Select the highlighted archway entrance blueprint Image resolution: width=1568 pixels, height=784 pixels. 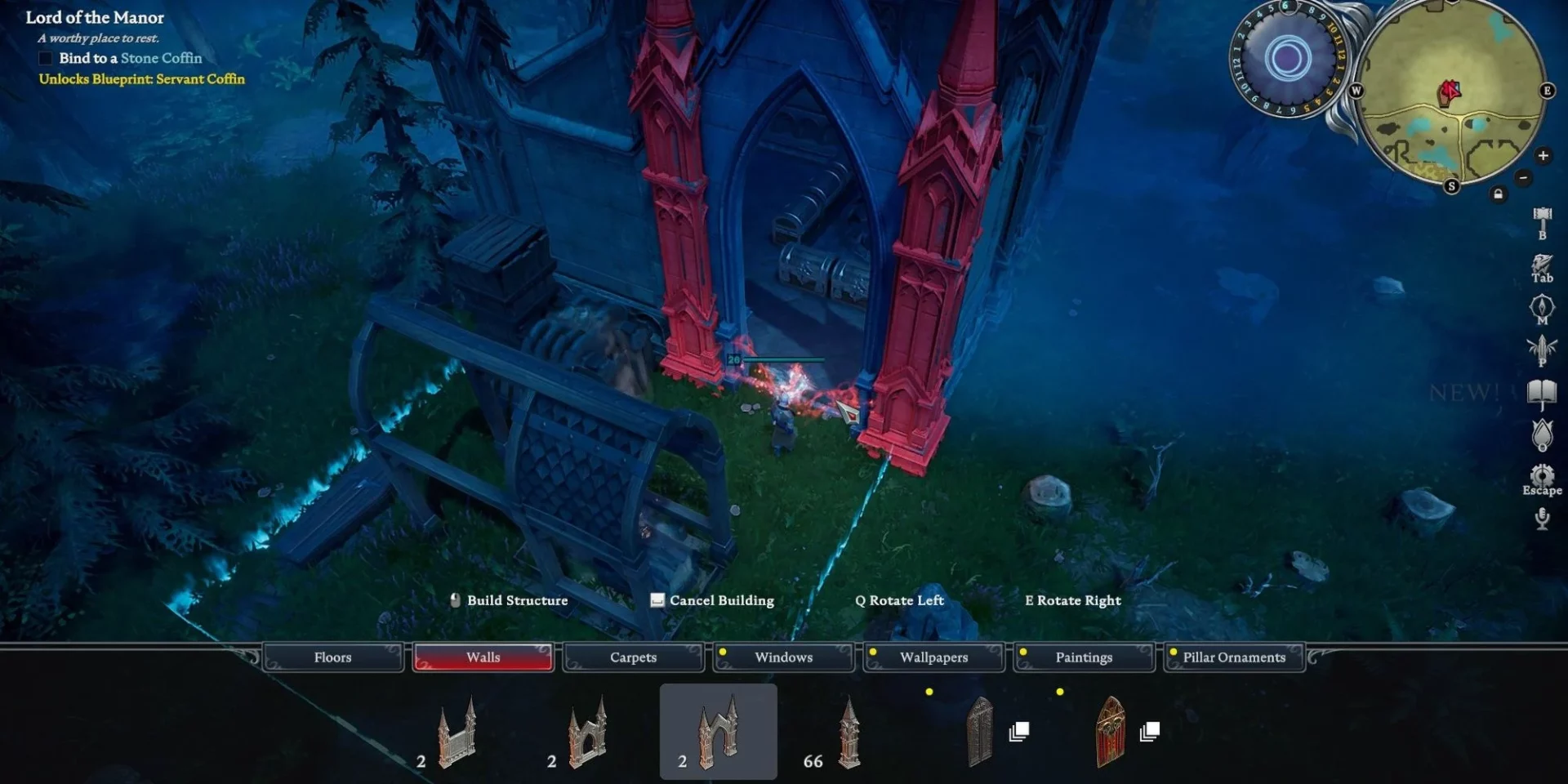click(718, 733)
